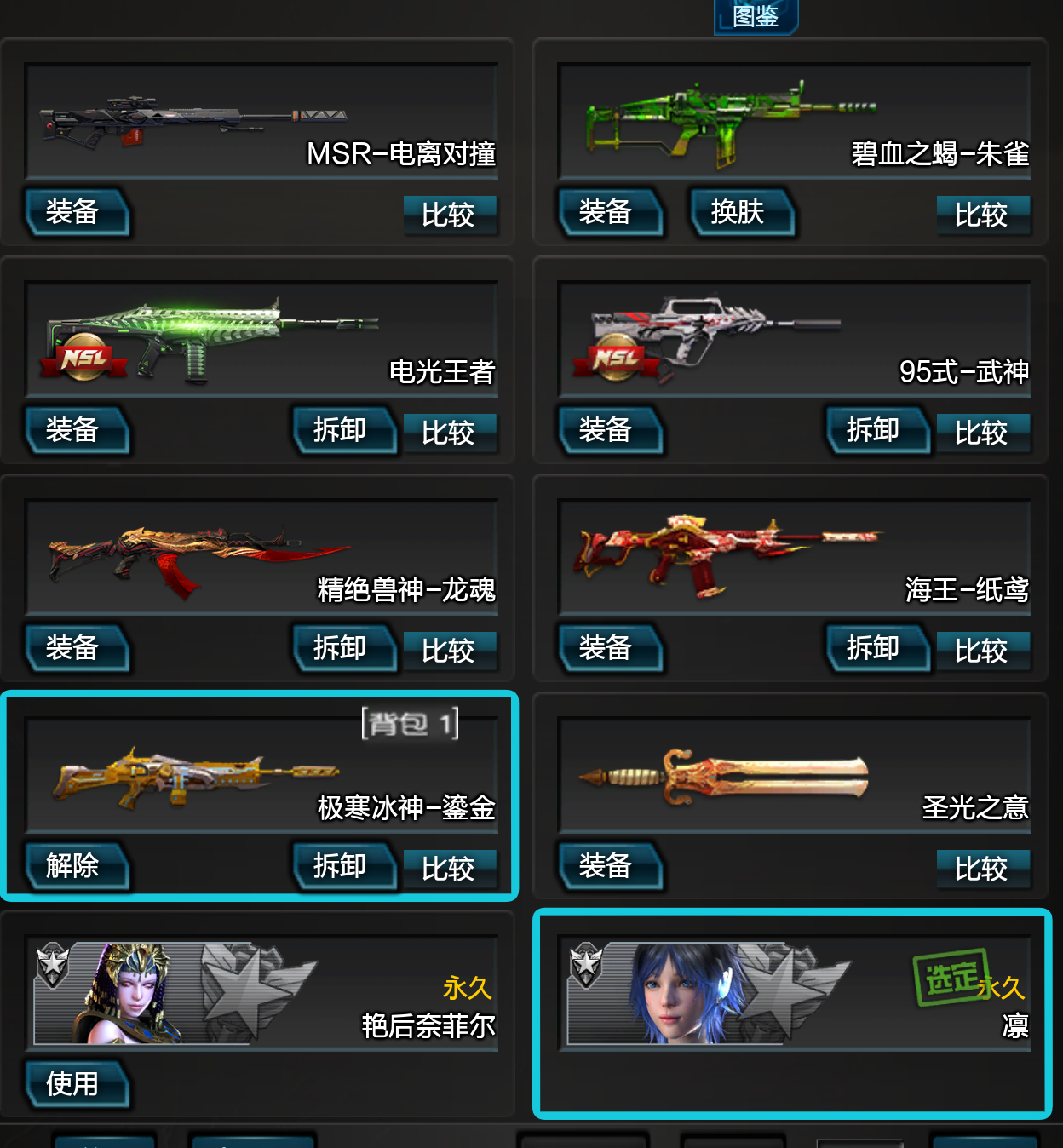Compare the 95式-武神 weapon
The width and height of the screenshot is (1063, 1148).
tap(982, 433)
